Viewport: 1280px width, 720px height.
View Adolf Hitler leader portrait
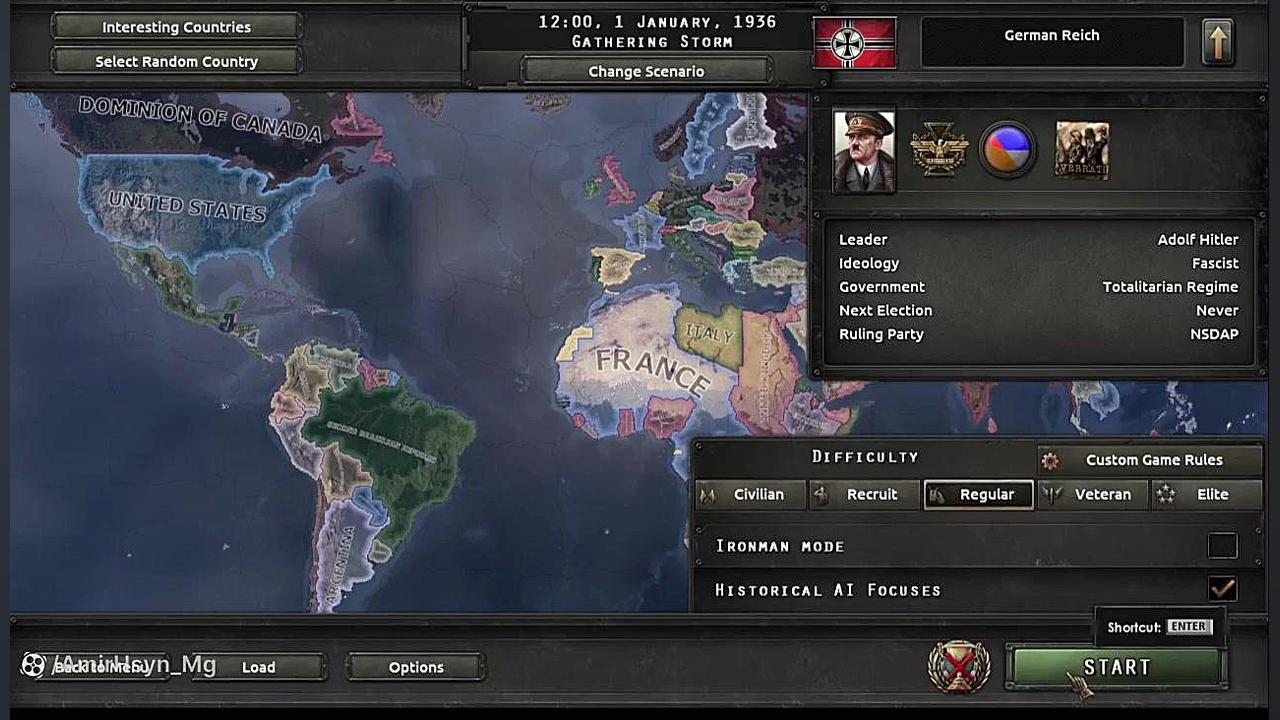(864, 151)
